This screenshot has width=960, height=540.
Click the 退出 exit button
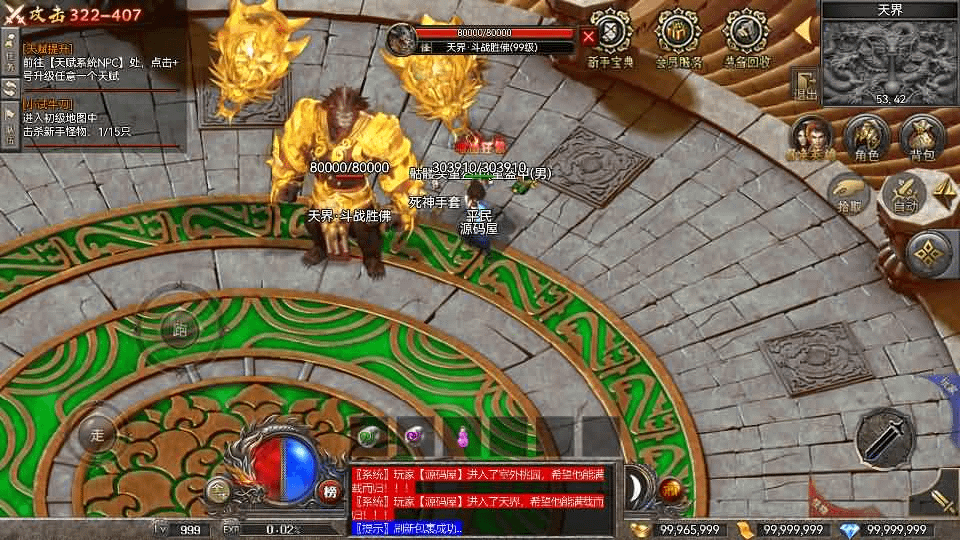click(805, 85)
